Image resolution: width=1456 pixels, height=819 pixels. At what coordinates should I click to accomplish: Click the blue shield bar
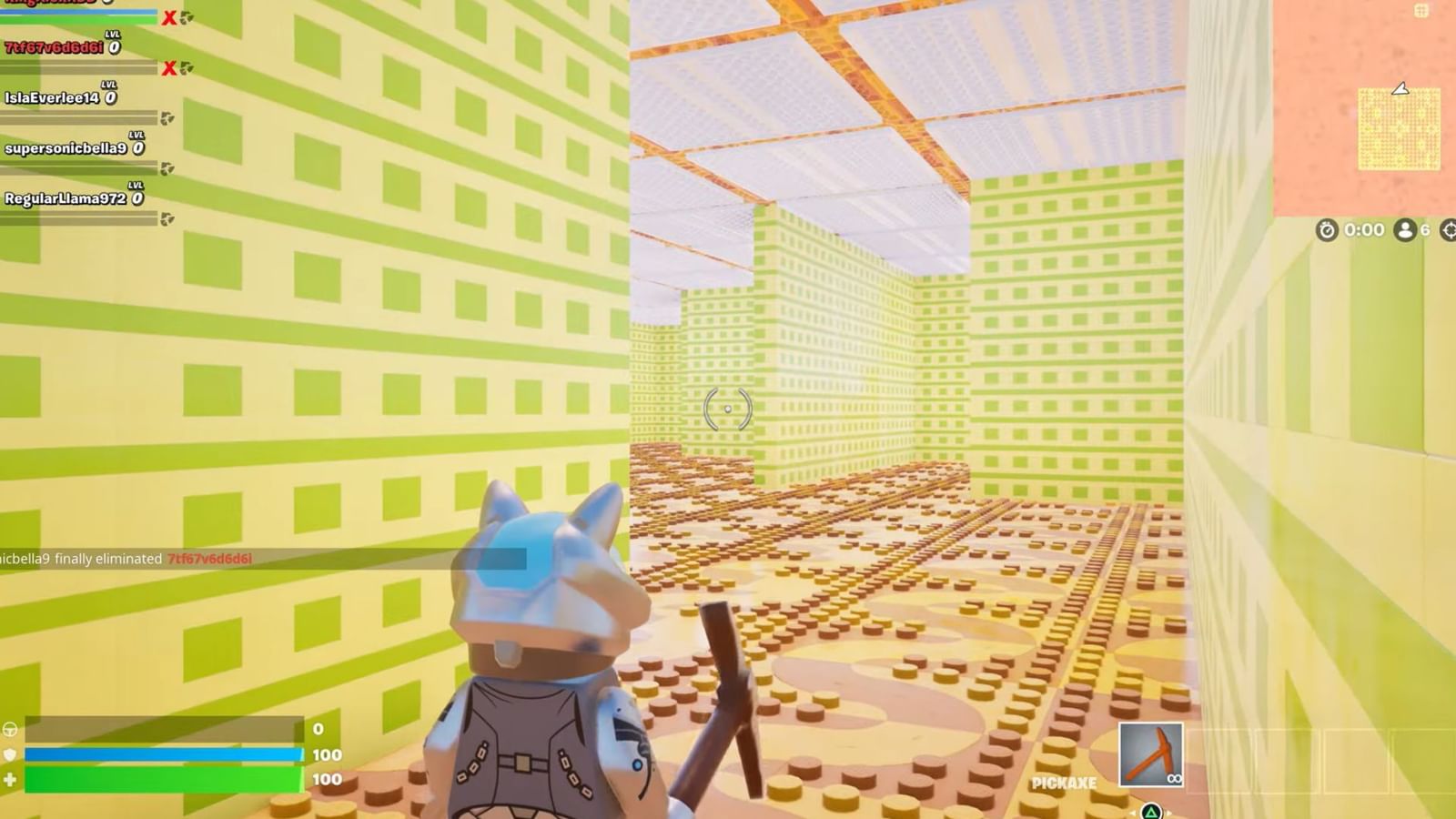click(x=164, y=753)
